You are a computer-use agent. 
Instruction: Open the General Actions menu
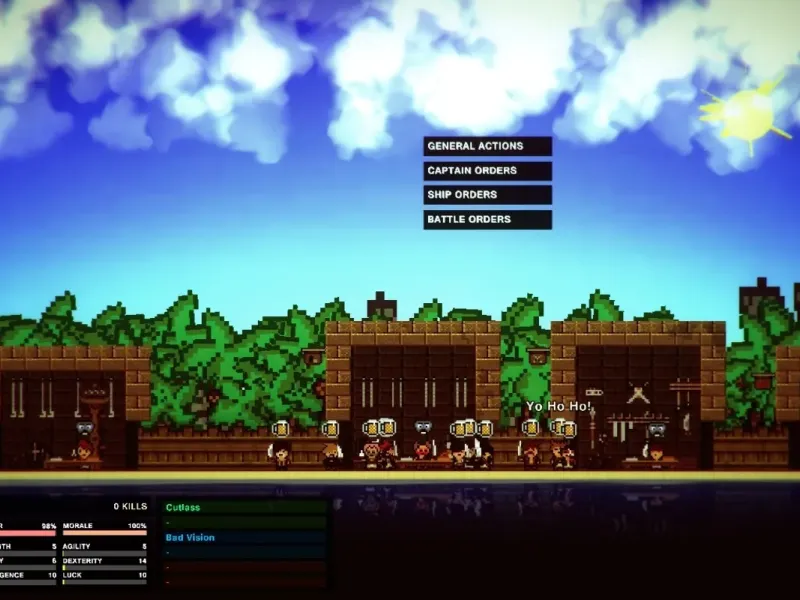coord(487,146)
